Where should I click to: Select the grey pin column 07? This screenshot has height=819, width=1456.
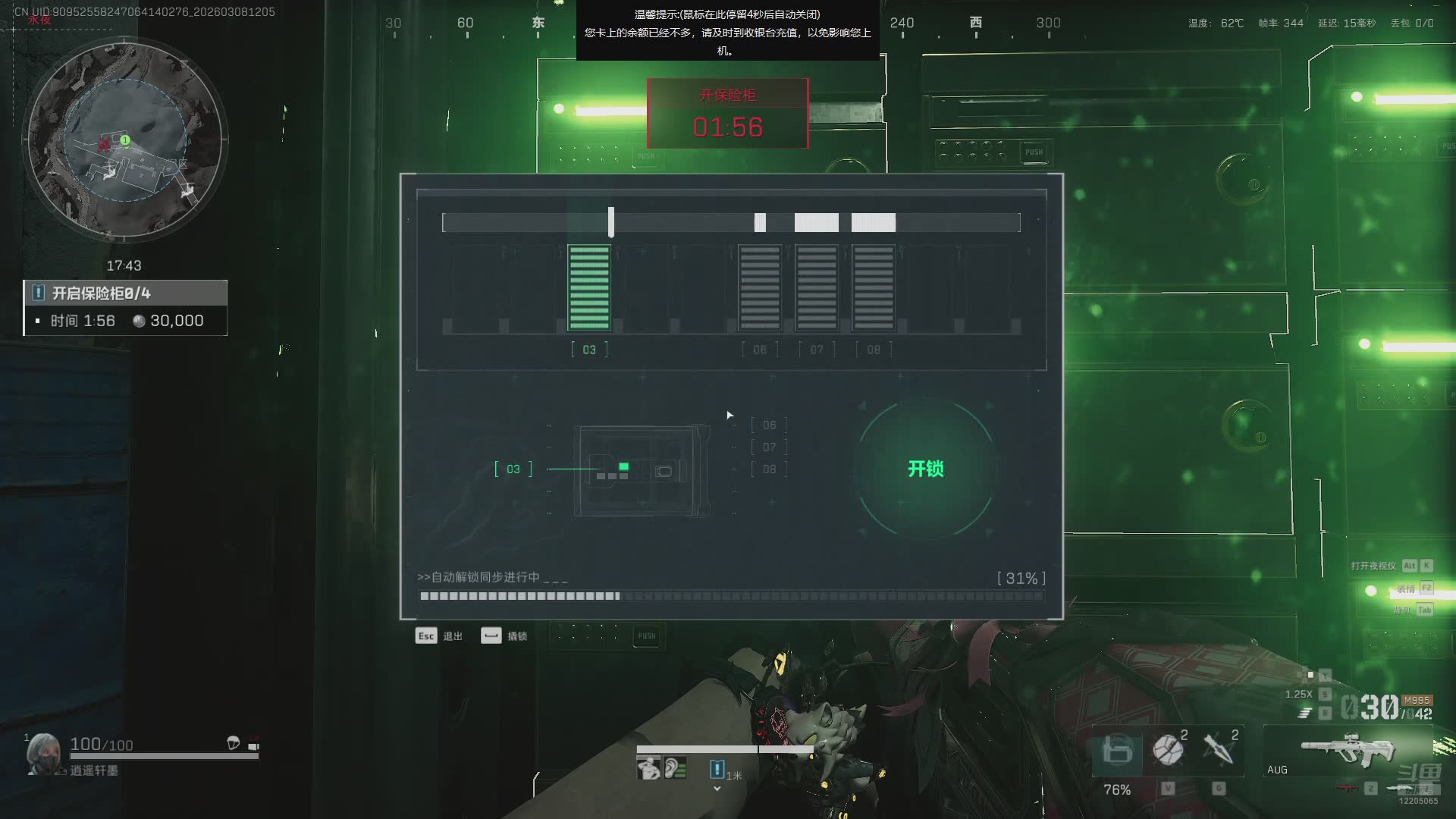[817, 288]
